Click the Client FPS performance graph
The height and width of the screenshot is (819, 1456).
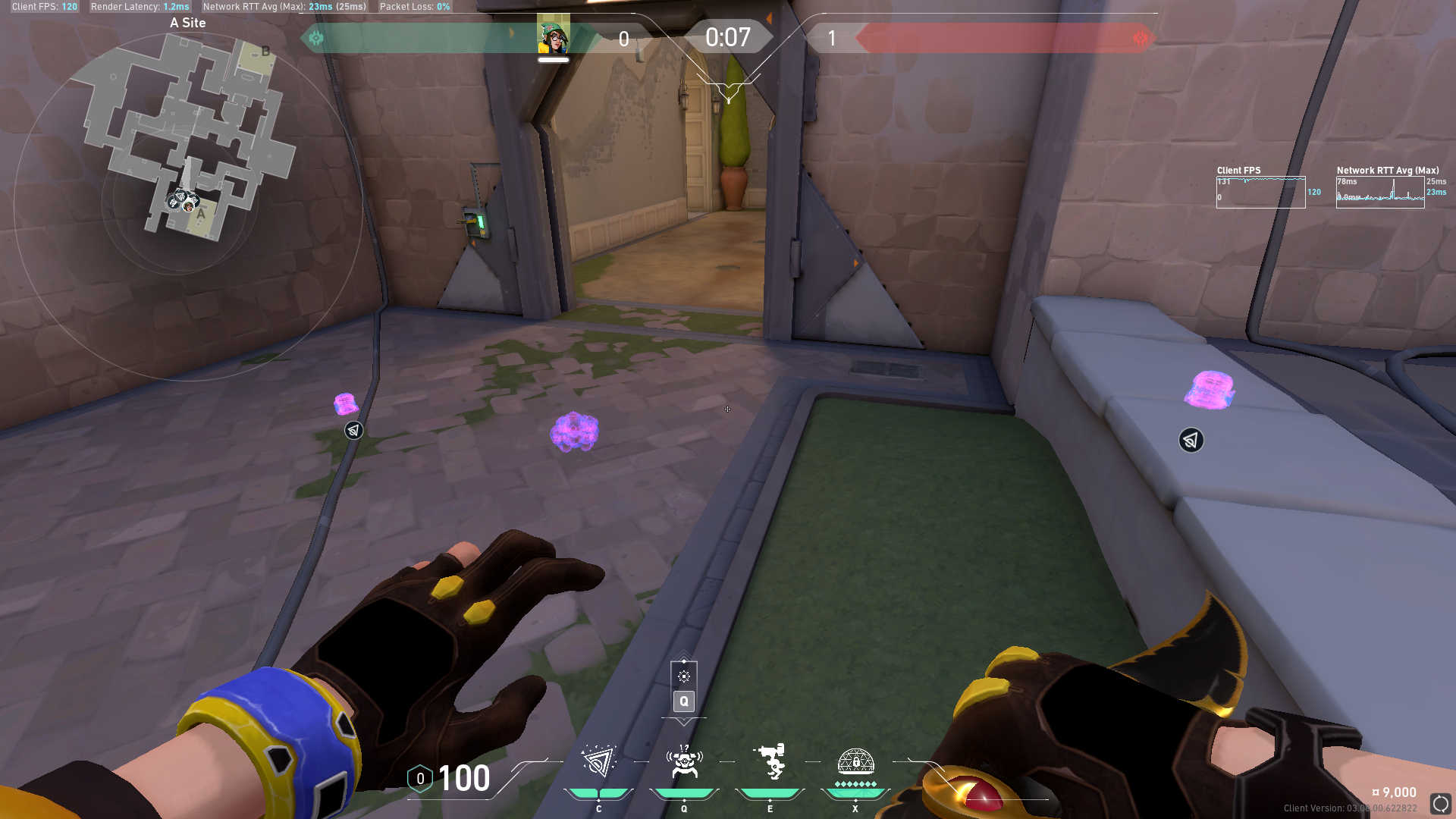tap(1260, 192)
